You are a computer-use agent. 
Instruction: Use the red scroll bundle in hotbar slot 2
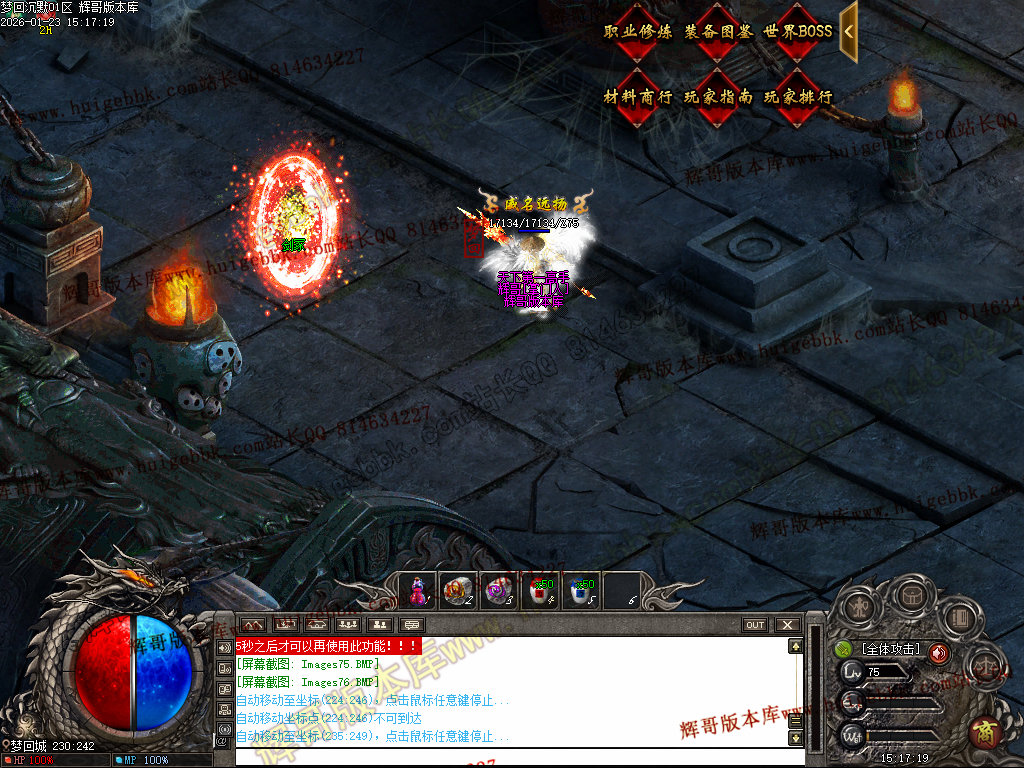click(x=458, y=591)
